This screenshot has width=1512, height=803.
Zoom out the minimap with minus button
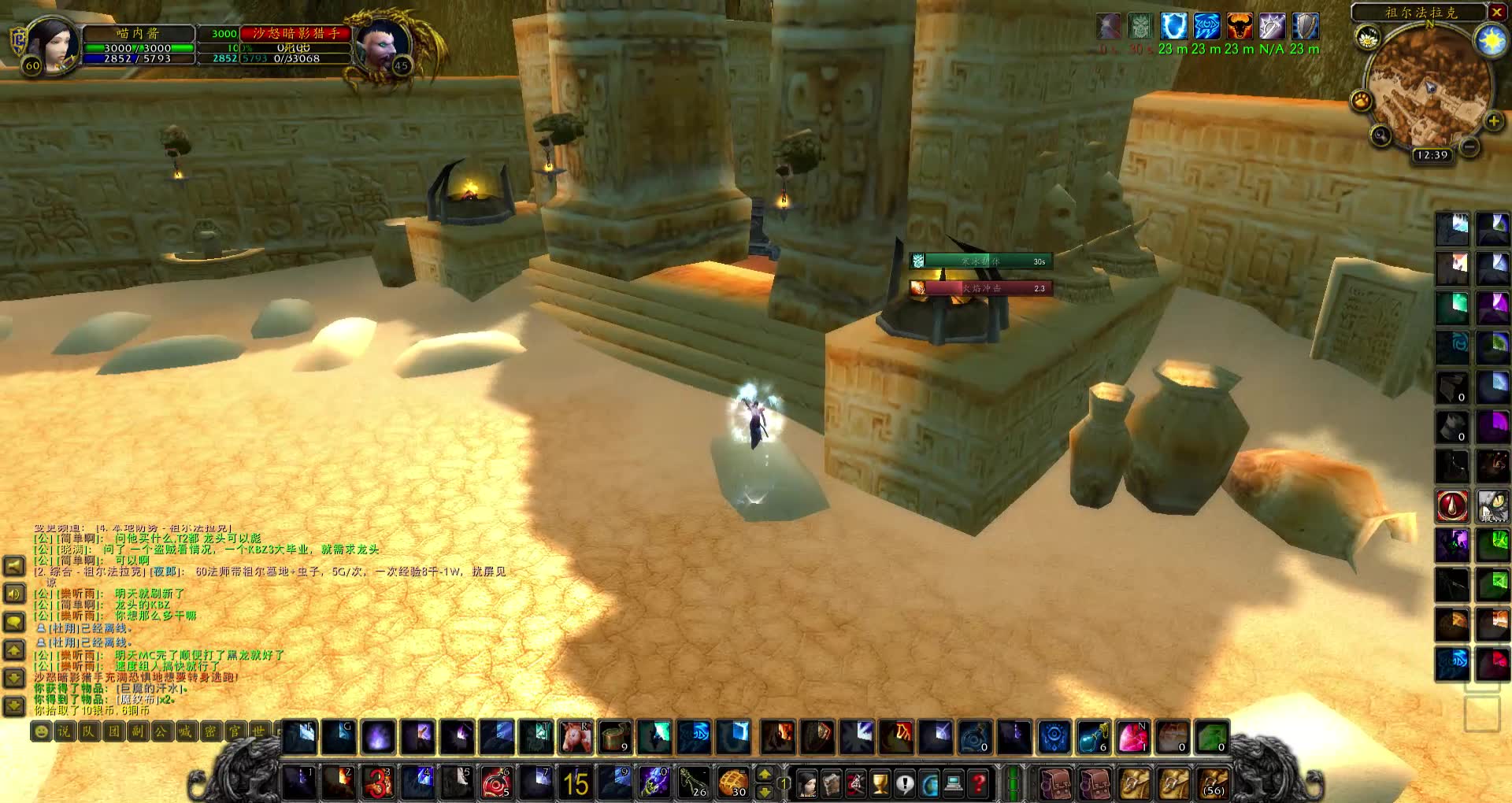coord(1469,146)
